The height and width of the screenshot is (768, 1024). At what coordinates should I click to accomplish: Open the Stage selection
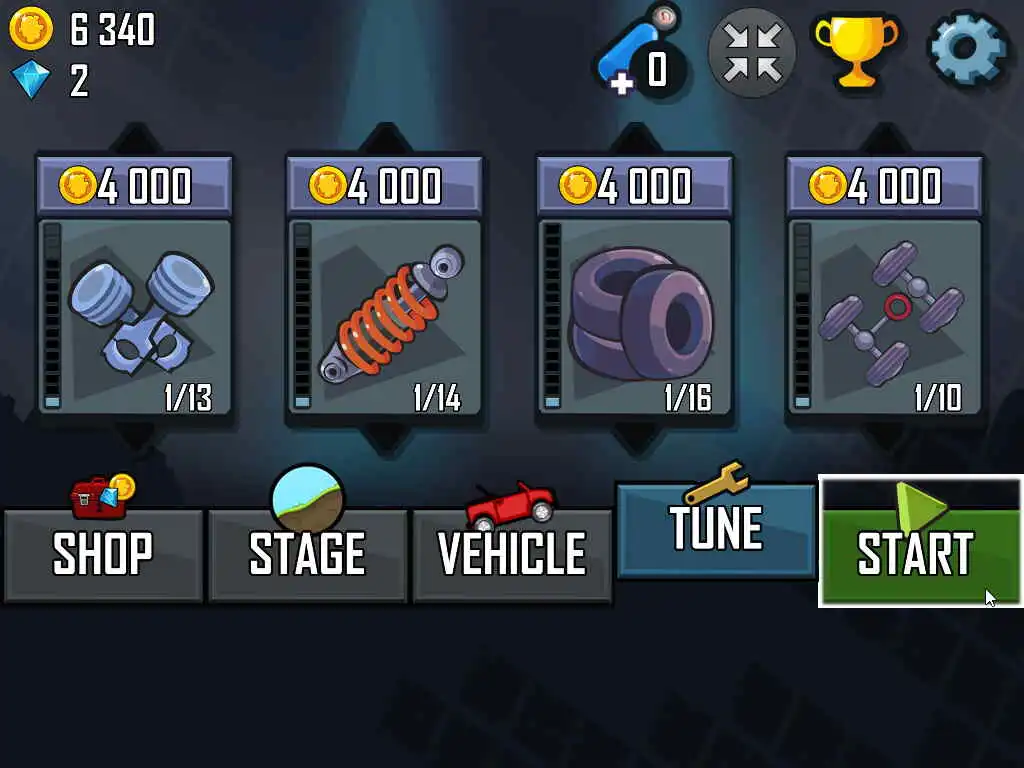pos(307,555)
